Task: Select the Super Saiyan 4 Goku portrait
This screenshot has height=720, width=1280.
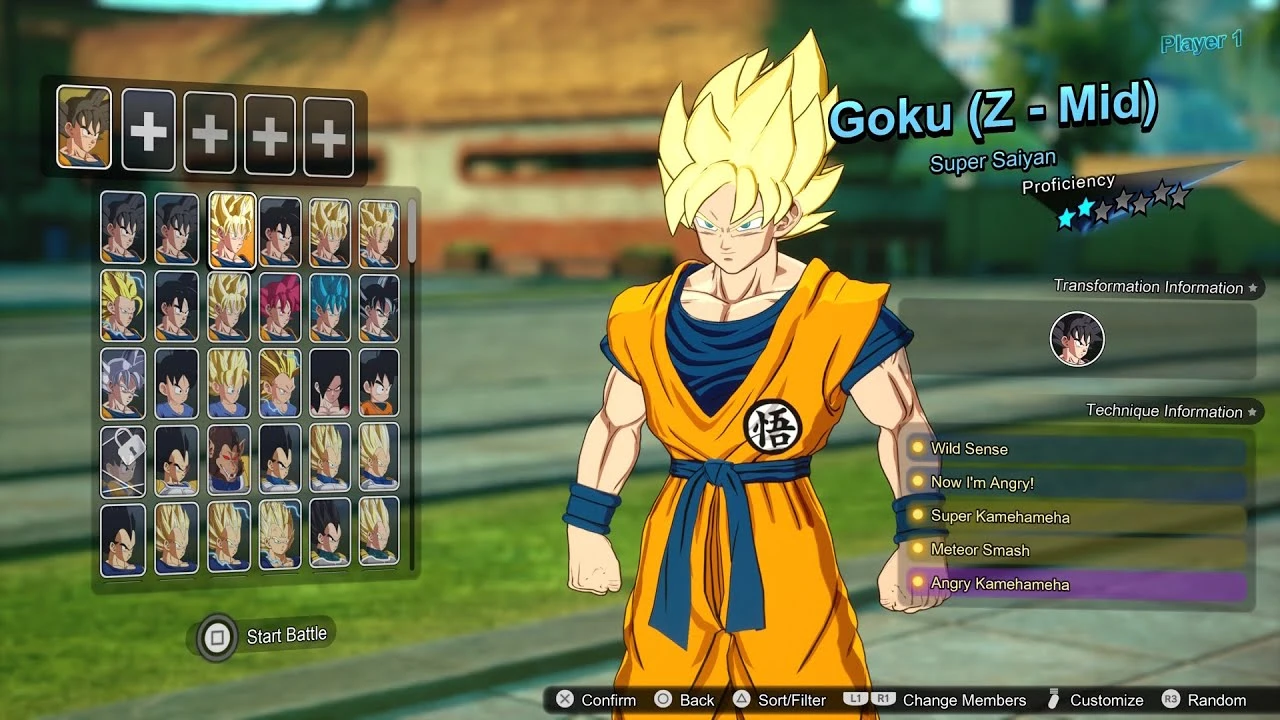Action: click(x=331, y=385)
